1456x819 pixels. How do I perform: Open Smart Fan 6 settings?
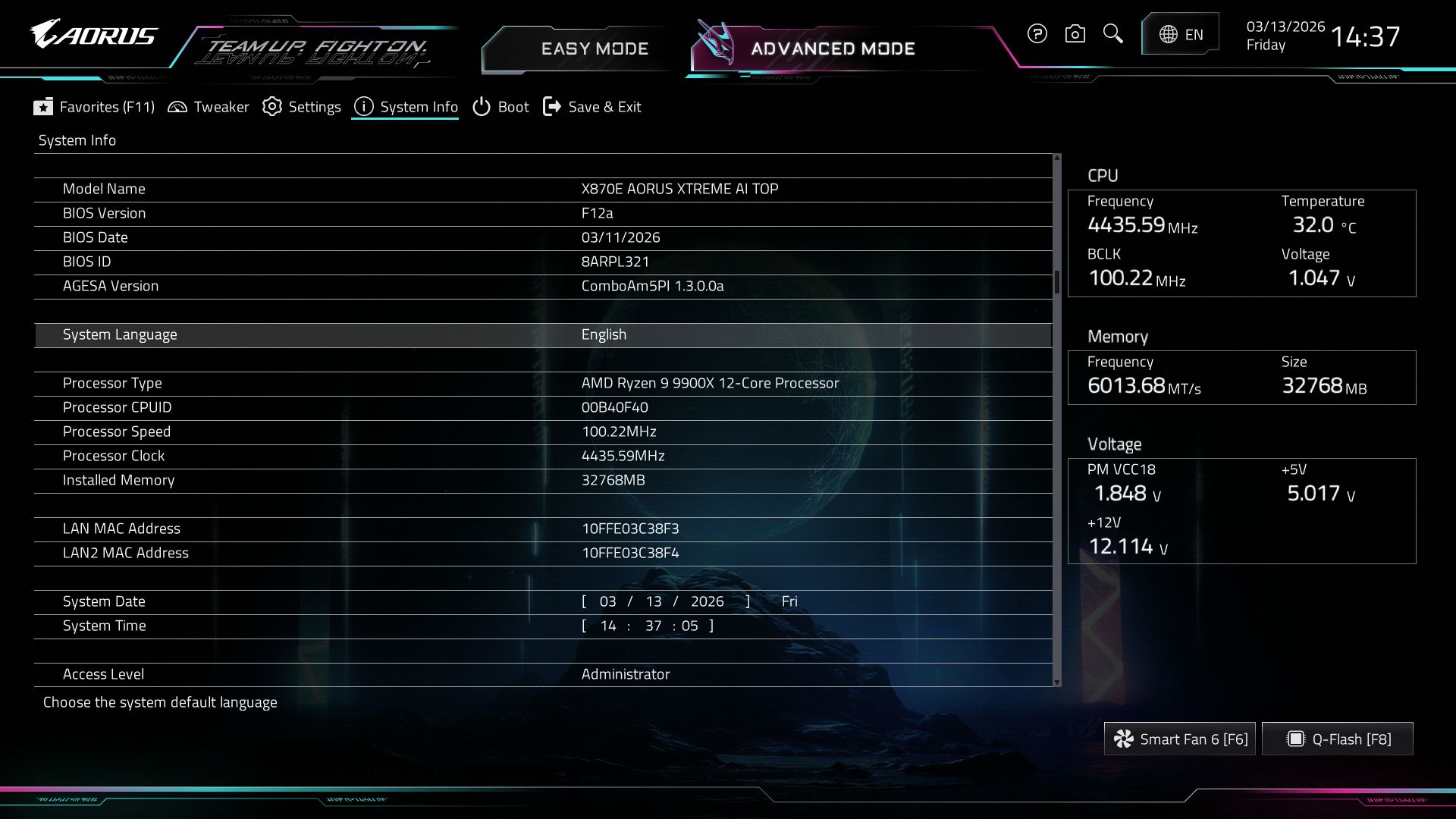[x=1179, y=739]
